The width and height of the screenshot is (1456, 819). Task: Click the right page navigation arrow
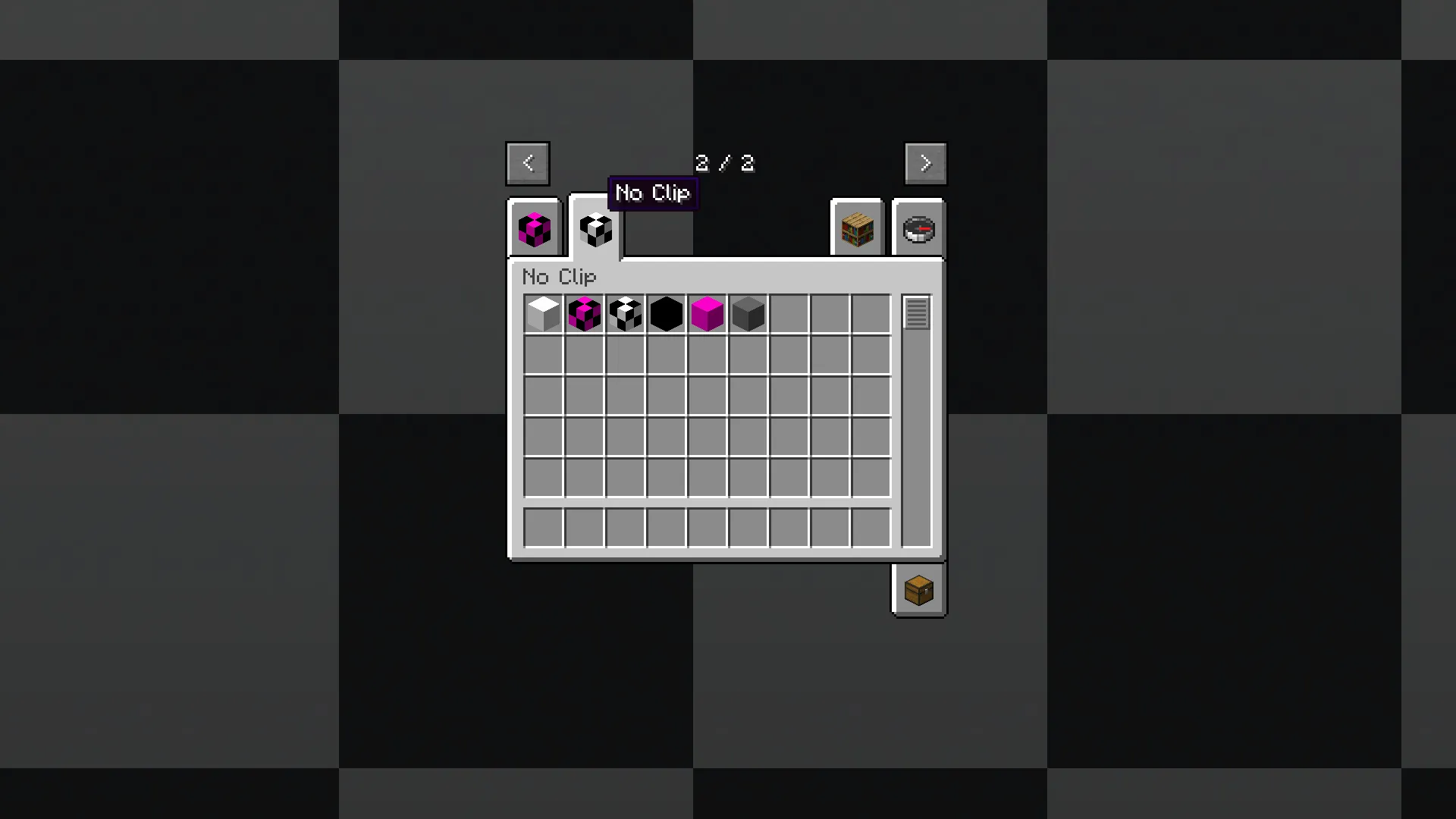point(925,163)
